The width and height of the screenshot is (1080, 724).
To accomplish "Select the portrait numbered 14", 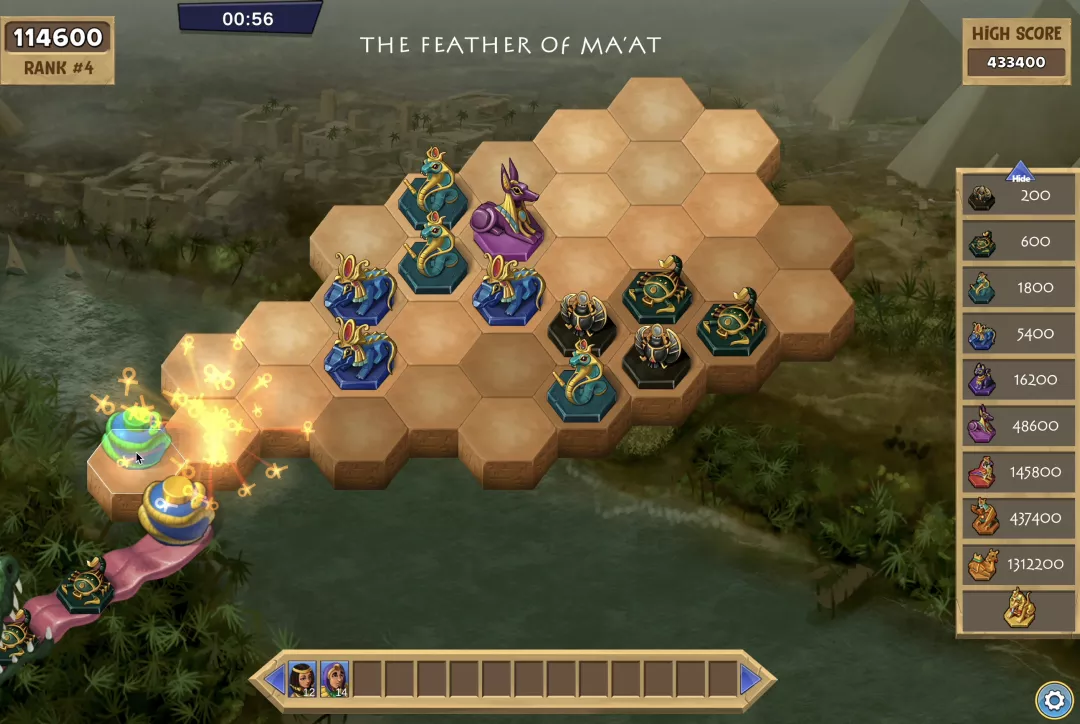I will pos(334,679).
